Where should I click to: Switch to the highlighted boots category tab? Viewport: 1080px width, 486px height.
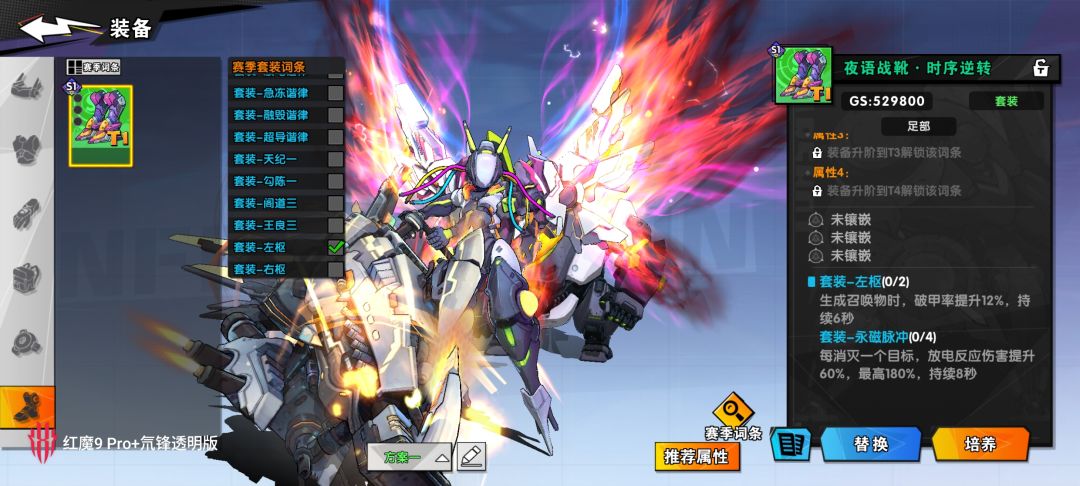(27, 407)
